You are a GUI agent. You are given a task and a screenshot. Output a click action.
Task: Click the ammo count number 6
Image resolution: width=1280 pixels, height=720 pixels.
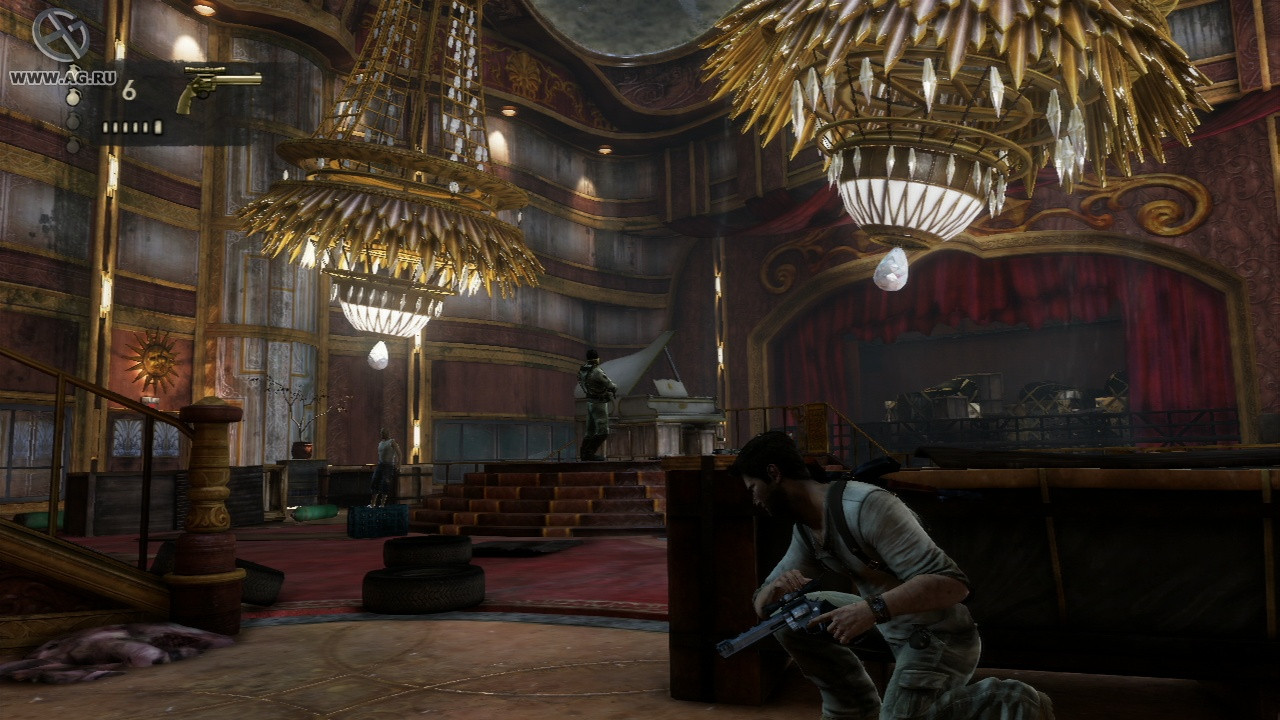pos(131,88)
